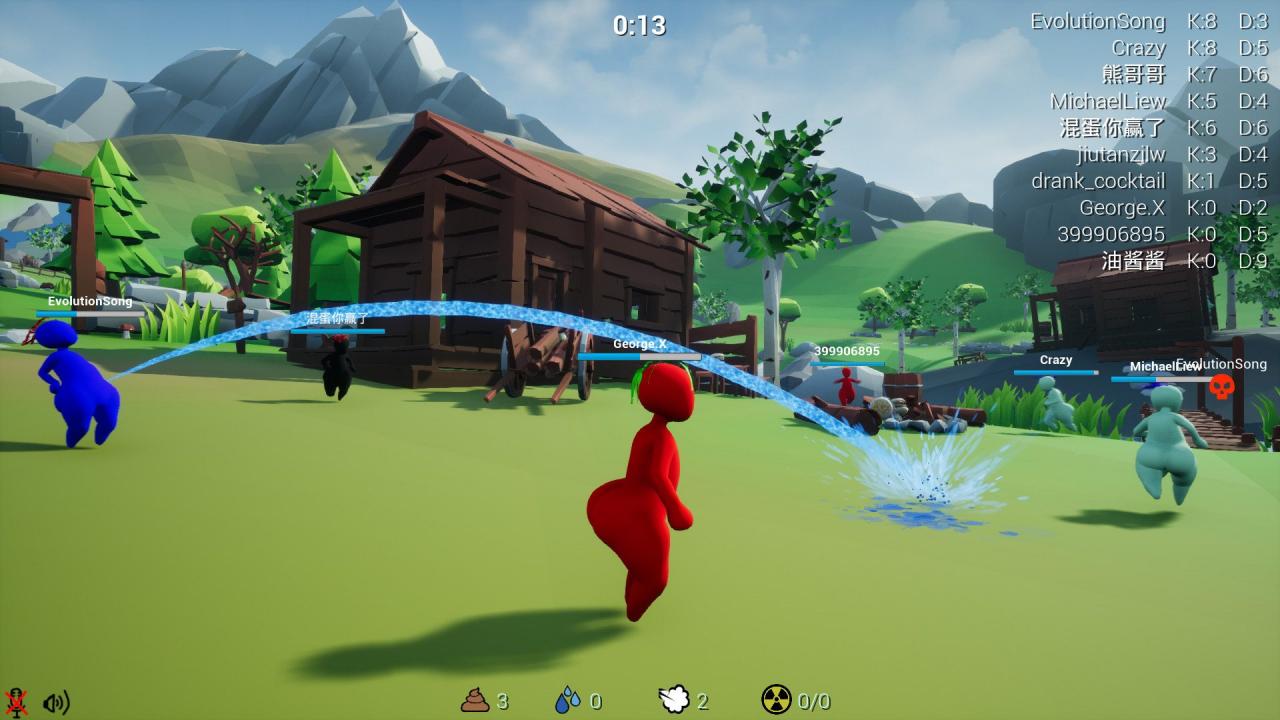
Task: Activate the water drops ability
Action: click(567, 700)
